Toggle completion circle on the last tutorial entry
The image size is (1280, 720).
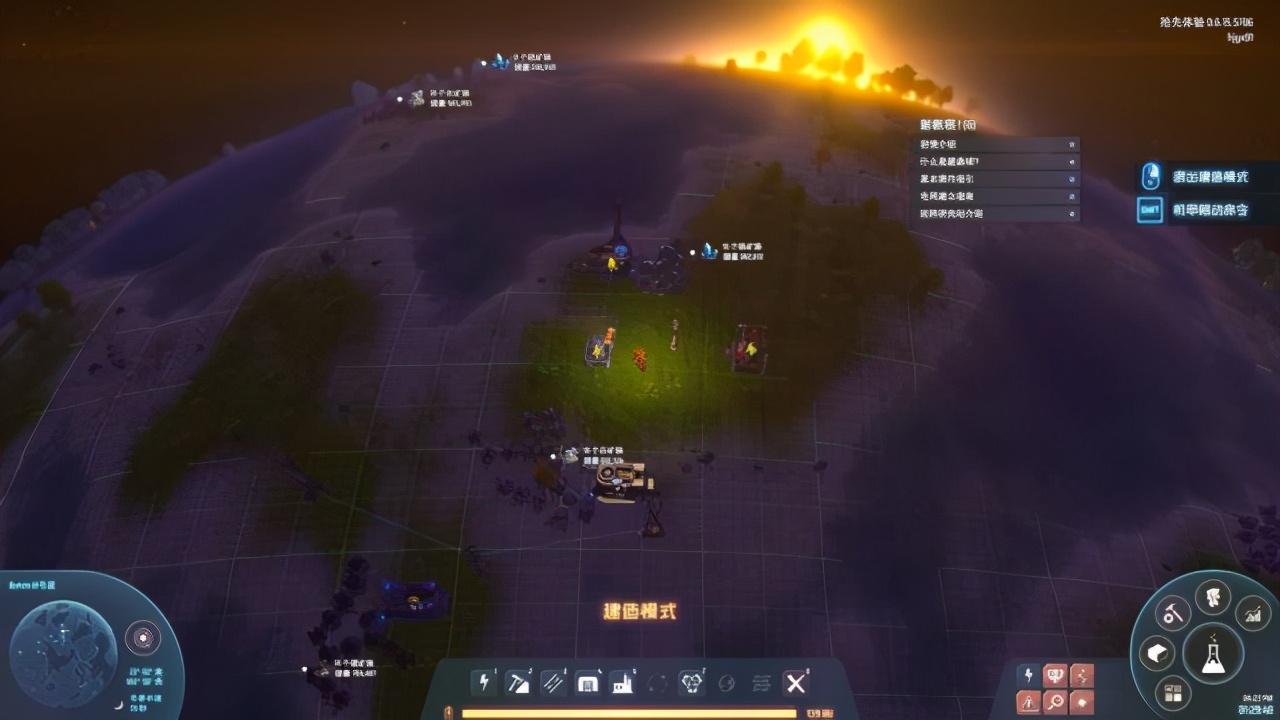coord(1071,212)
